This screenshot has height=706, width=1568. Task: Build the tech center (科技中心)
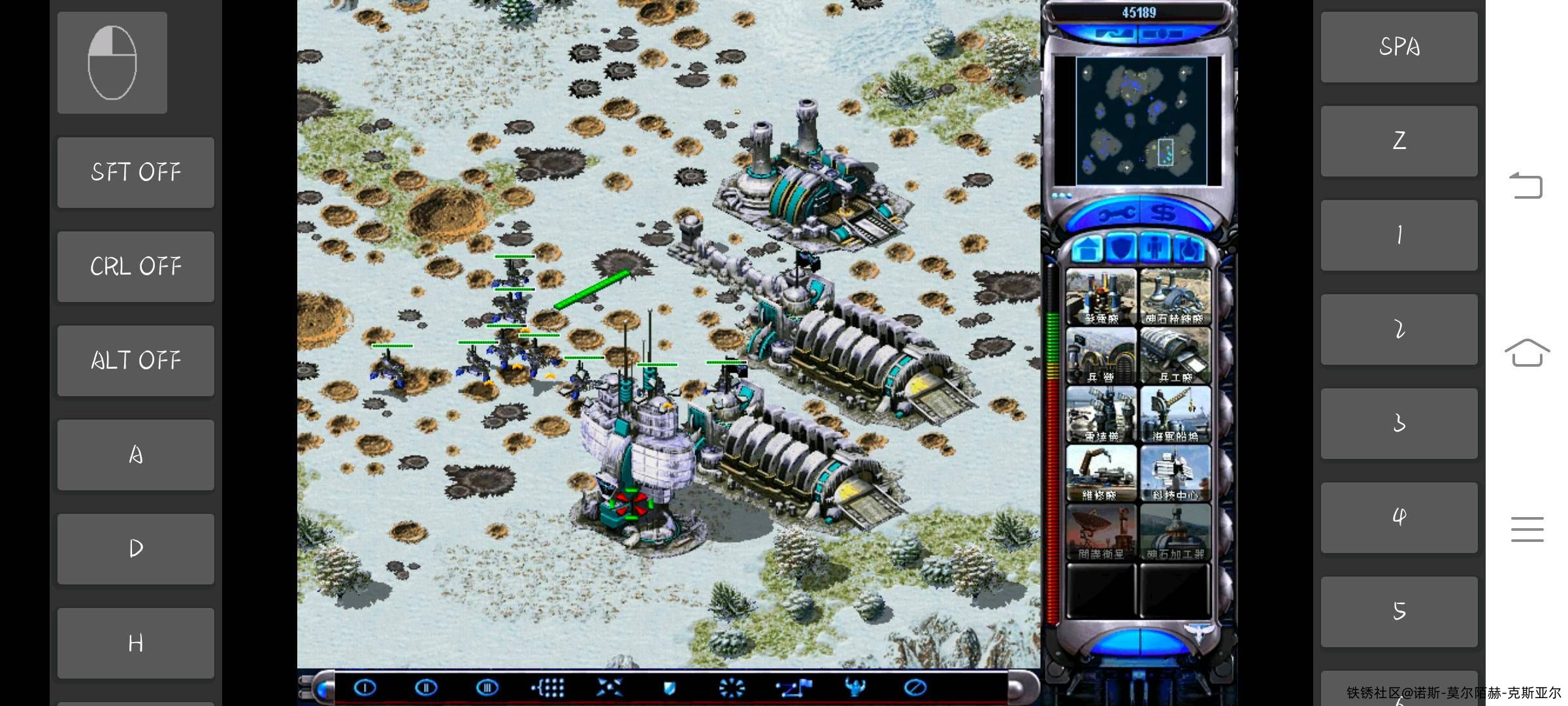[x=1175, y=473]
